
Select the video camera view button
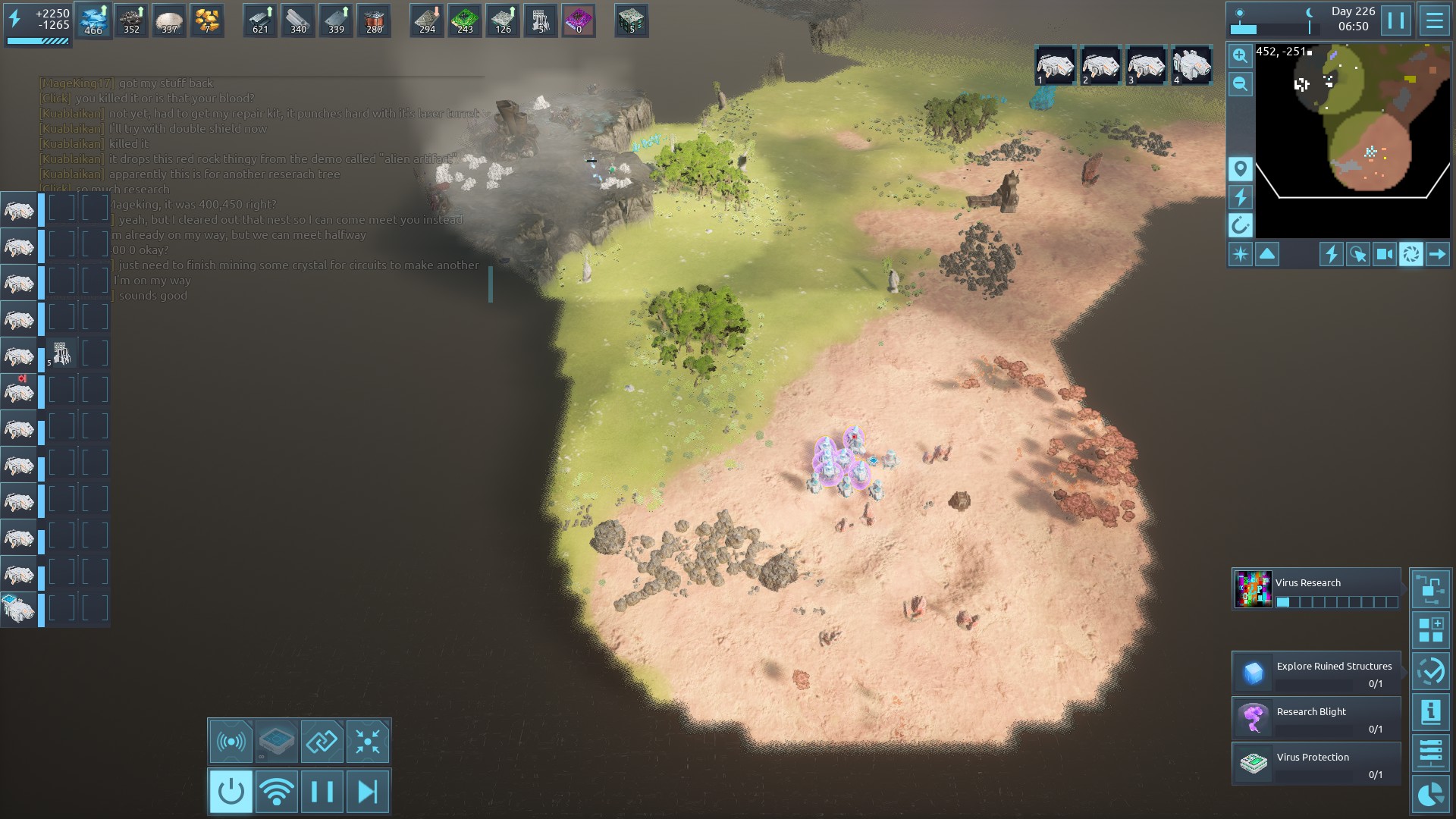coord(1384,254)
